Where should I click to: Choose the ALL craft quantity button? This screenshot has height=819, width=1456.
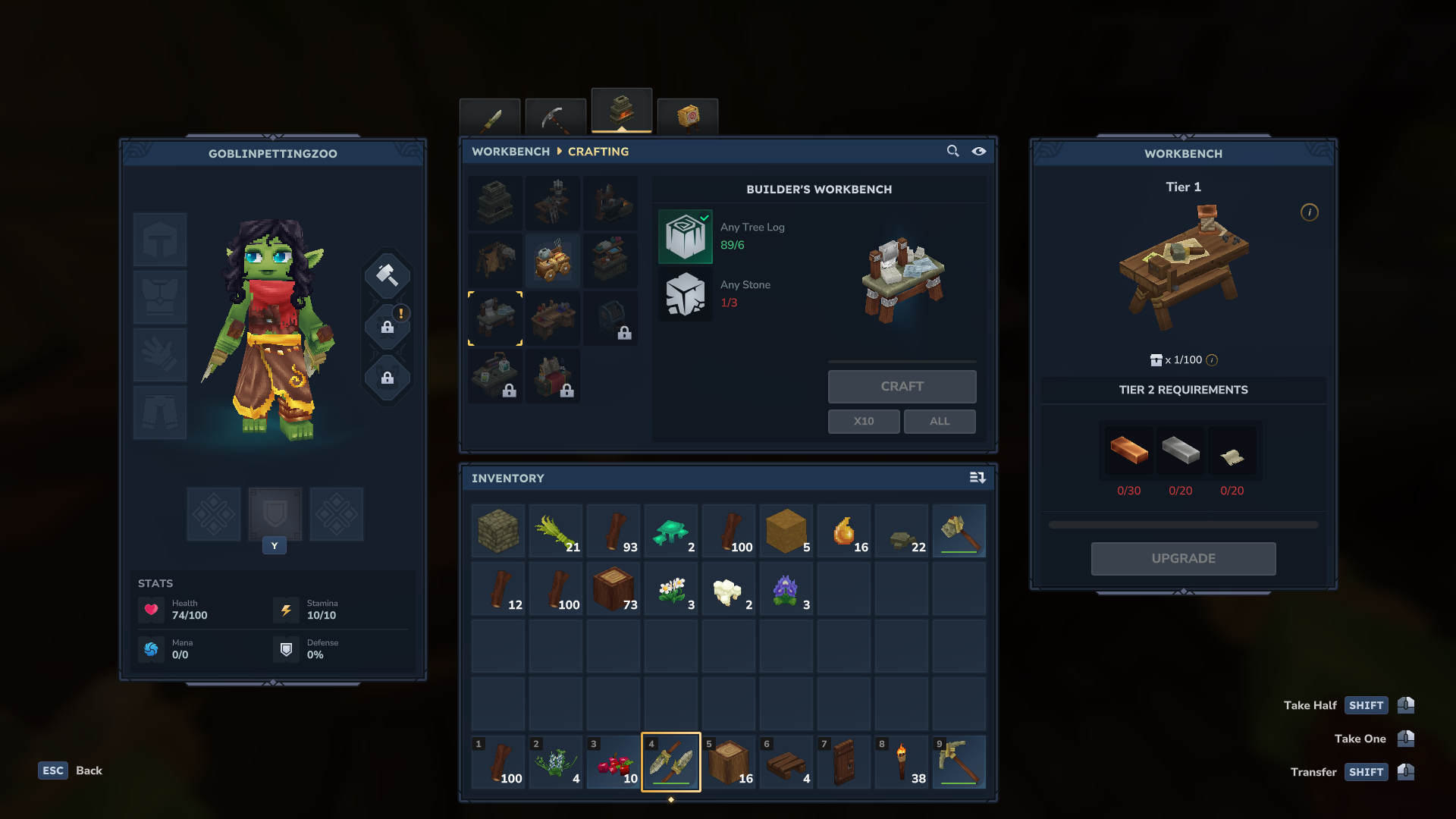(x=940, y=422)
